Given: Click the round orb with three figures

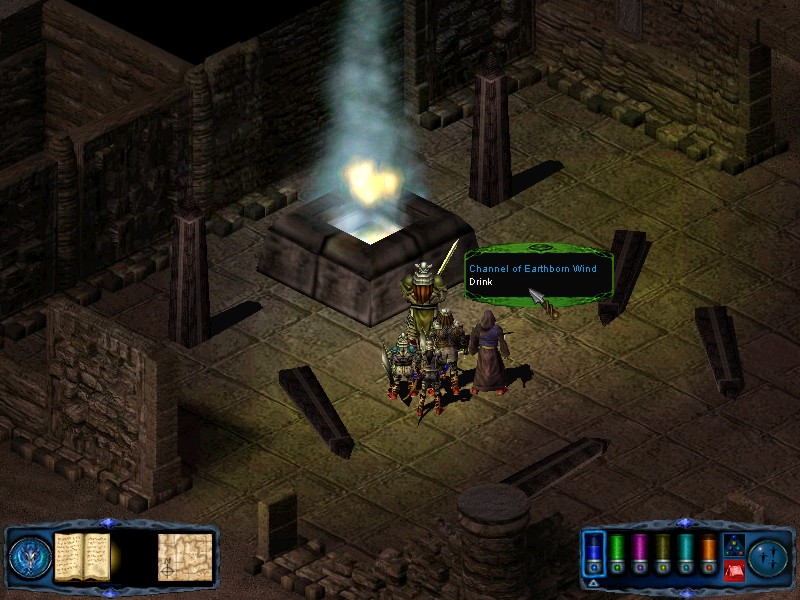Looking at the screenshot, I should (x=768, y=557).
